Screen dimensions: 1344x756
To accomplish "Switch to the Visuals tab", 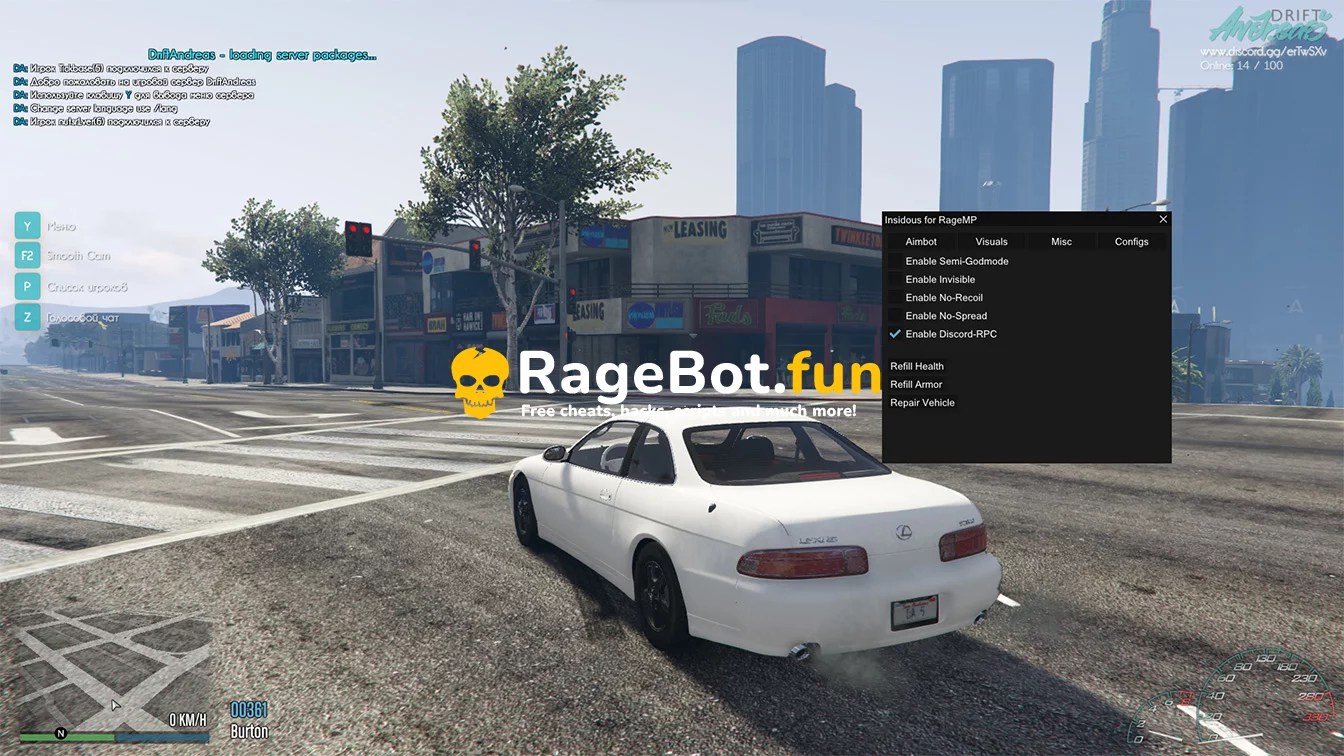I will point(991,241).
